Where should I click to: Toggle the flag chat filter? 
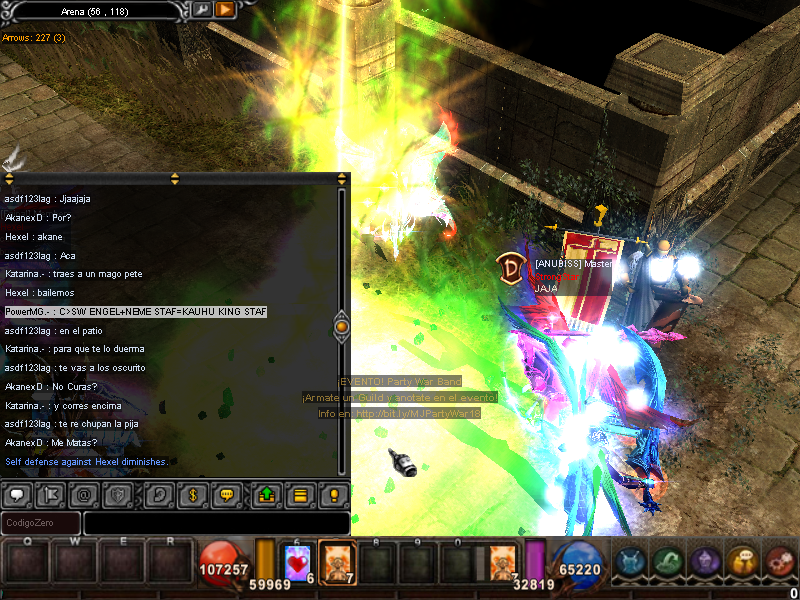53,494
